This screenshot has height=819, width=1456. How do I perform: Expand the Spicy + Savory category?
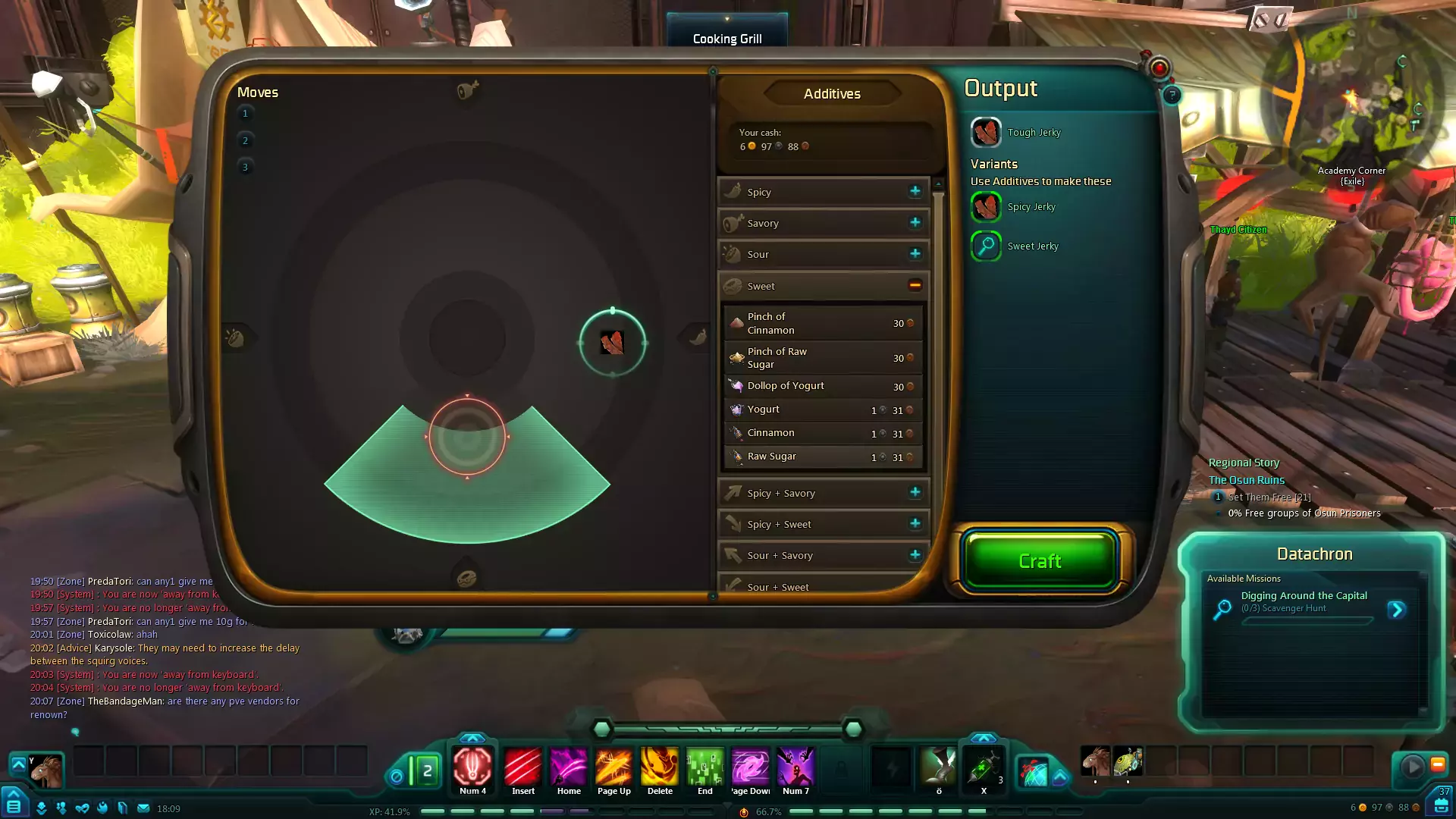pyautogui.click(x=915, y=492)
